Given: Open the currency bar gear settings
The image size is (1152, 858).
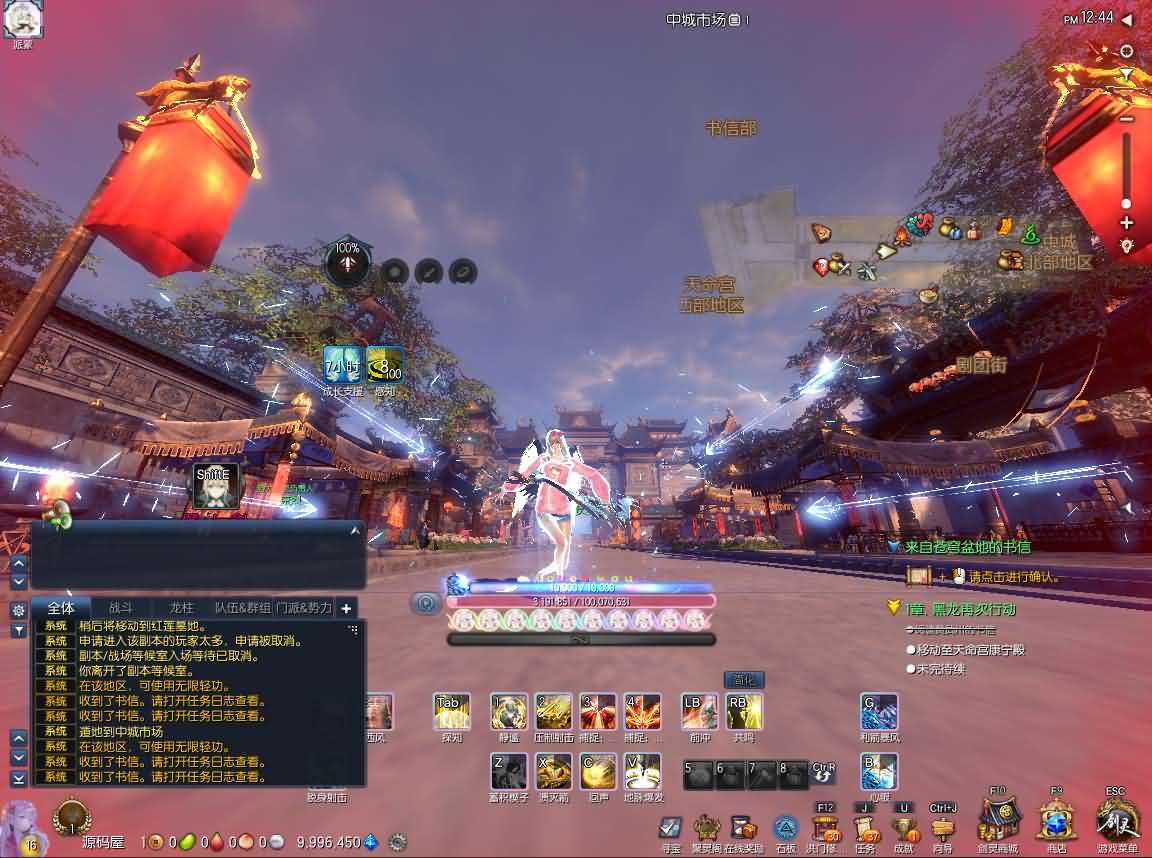Looking at the screenshot, I should 398,842.
